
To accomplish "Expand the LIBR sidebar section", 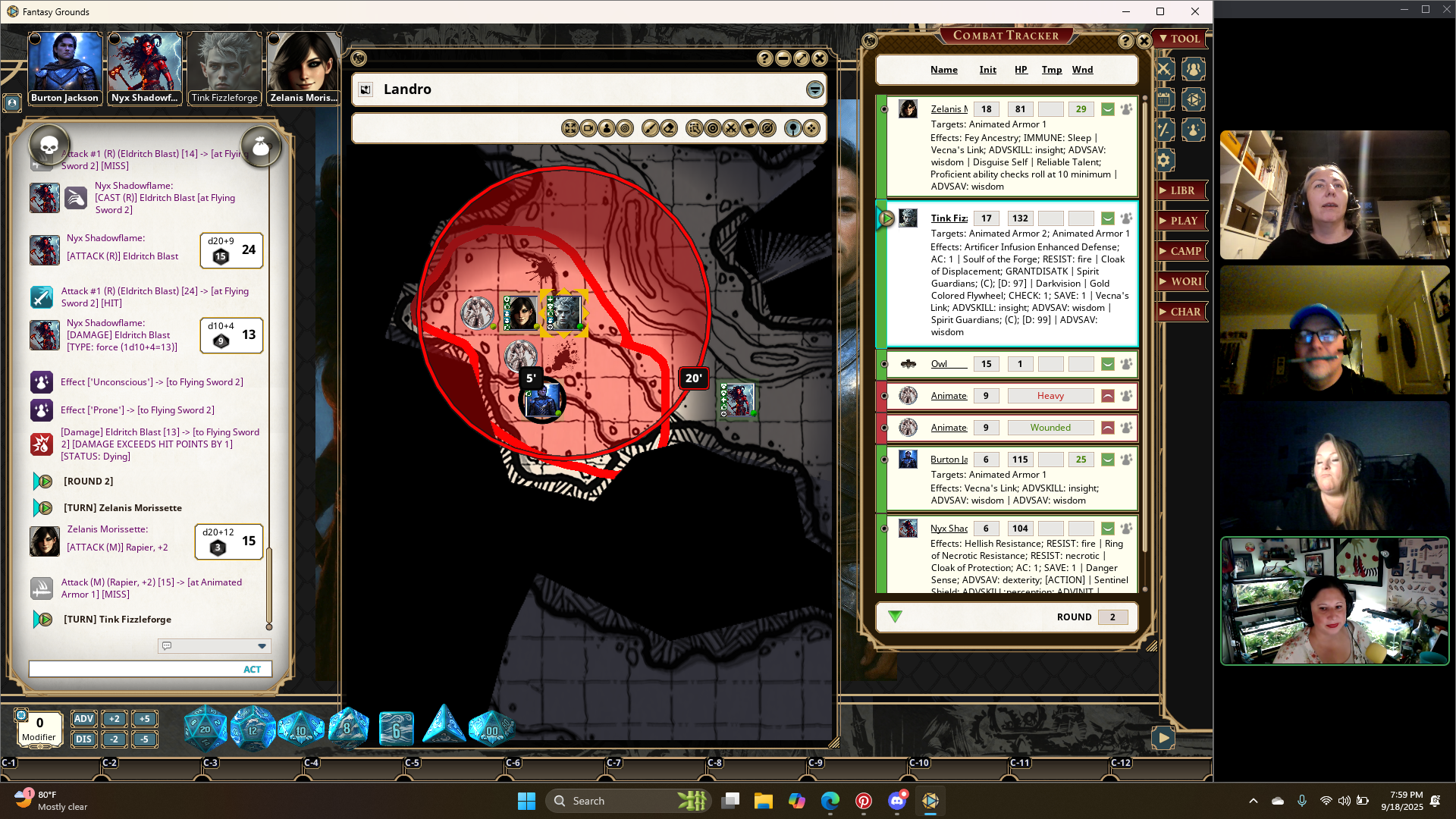I will coord(1181,190).
